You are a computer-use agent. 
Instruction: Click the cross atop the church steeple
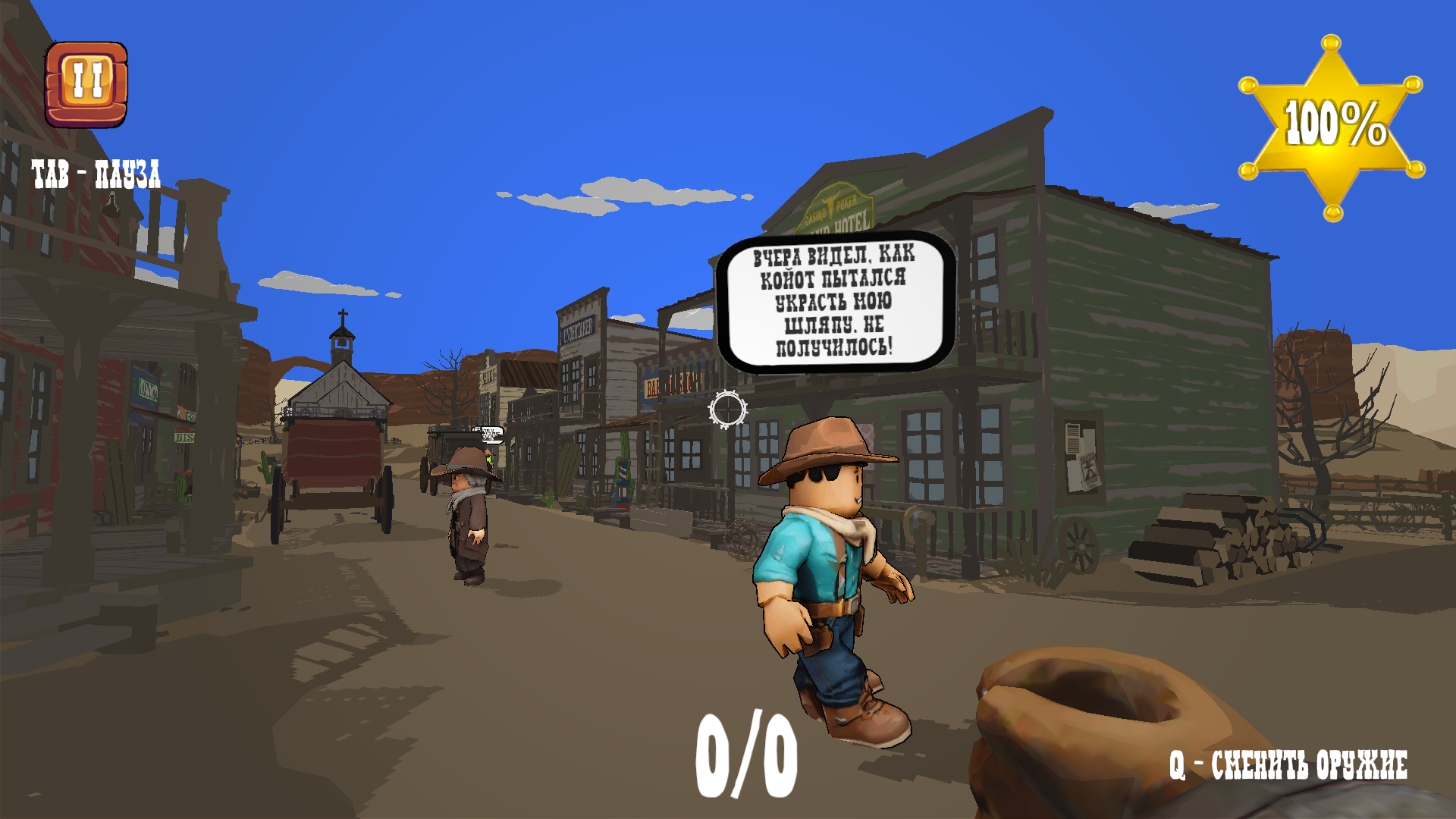(341, 314)
